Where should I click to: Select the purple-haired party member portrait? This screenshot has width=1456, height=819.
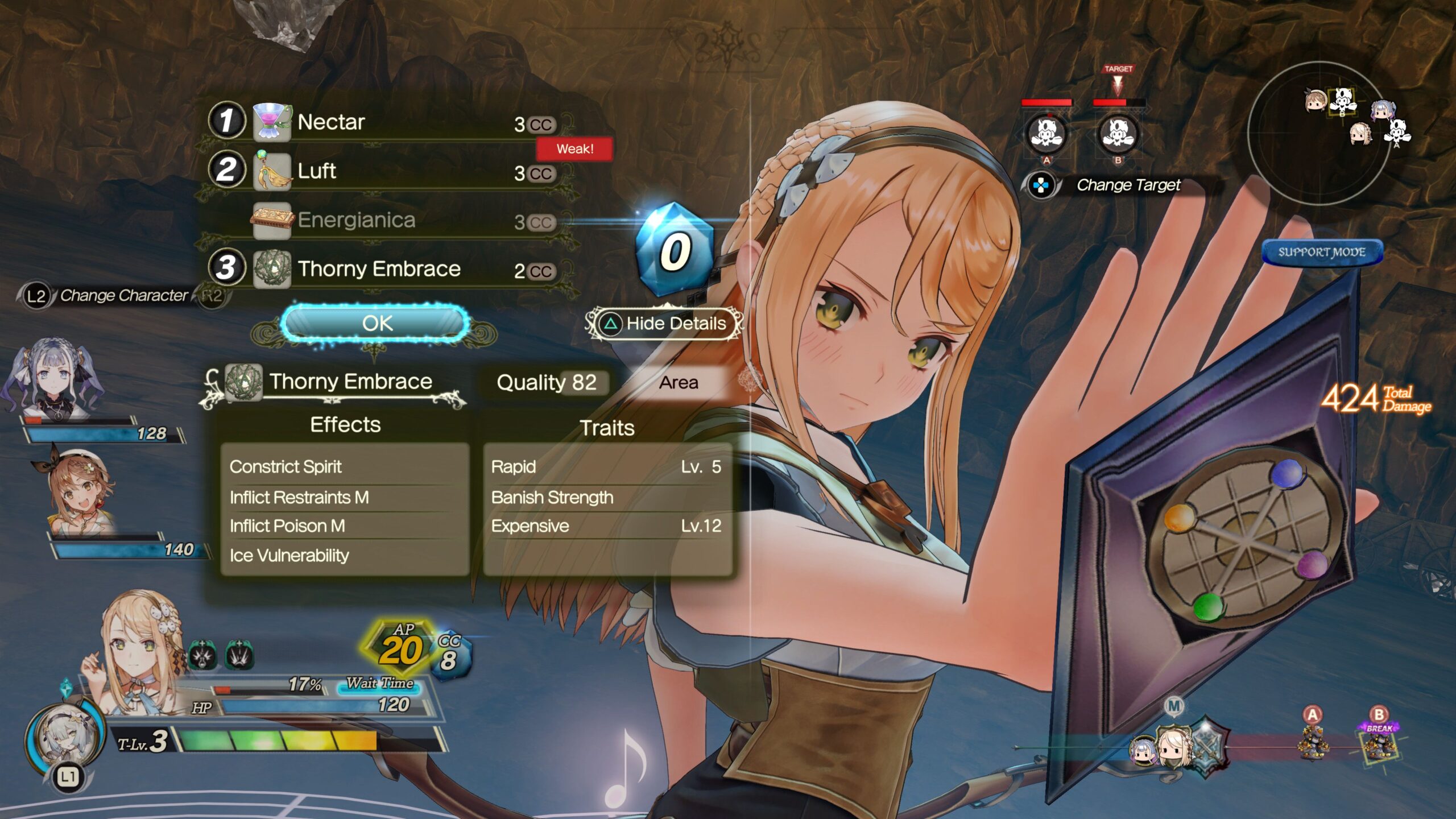tap(54, 378)
